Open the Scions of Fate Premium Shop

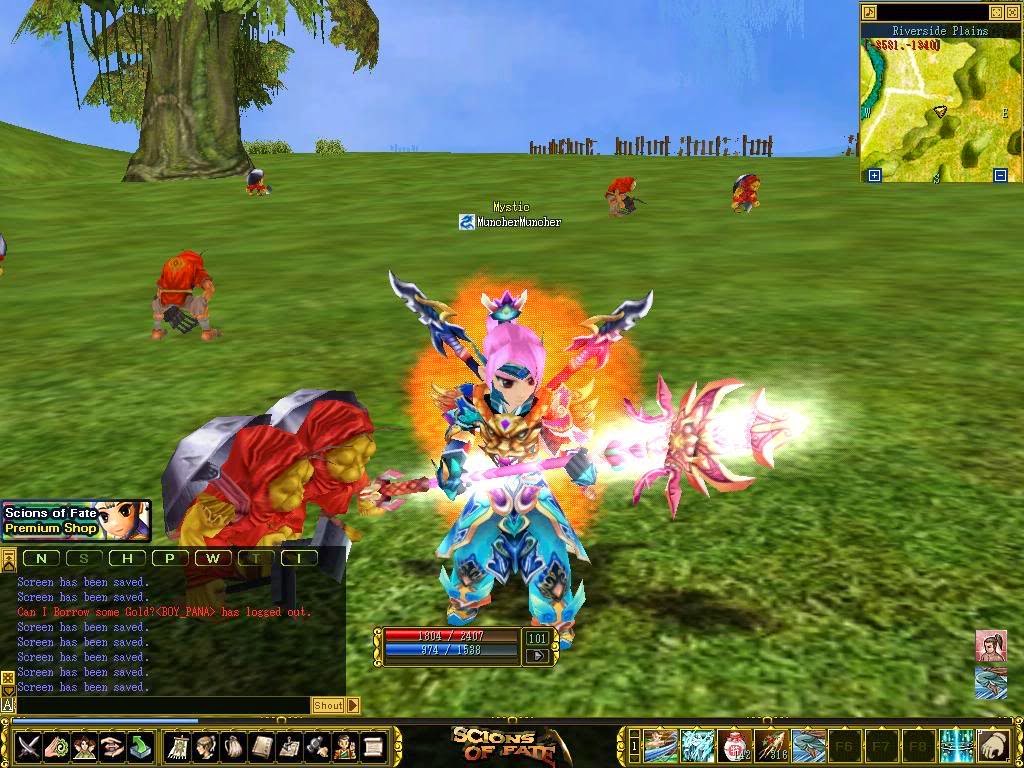click(76, 520)
